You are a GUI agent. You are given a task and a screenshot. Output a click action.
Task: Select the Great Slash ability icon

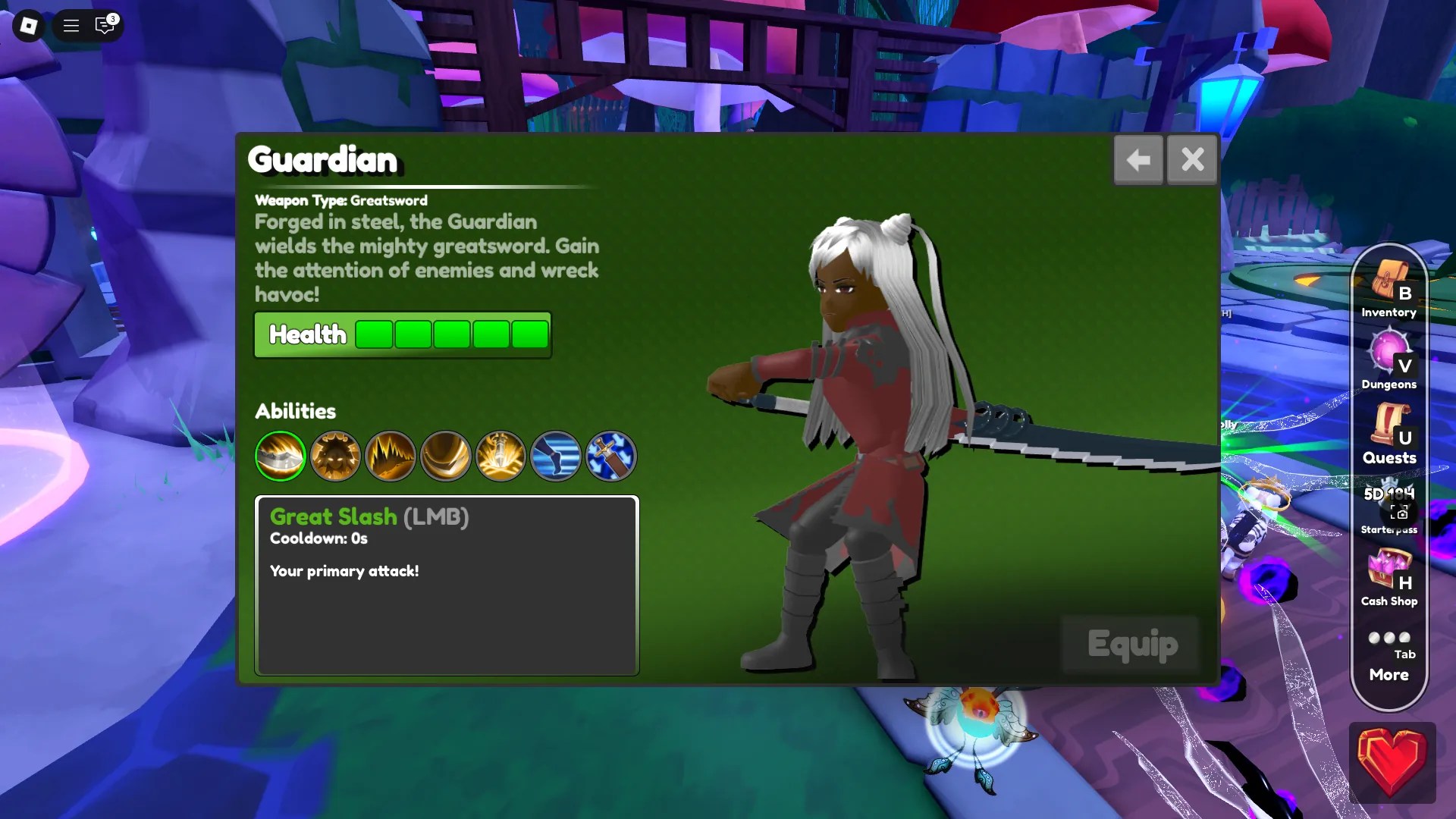[x=280, y=455]
